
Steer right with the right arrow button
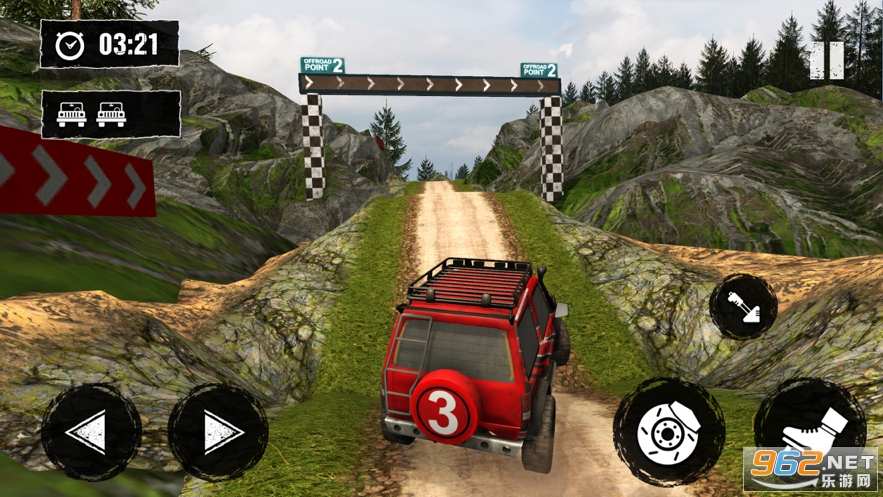[x=218, y=432]
